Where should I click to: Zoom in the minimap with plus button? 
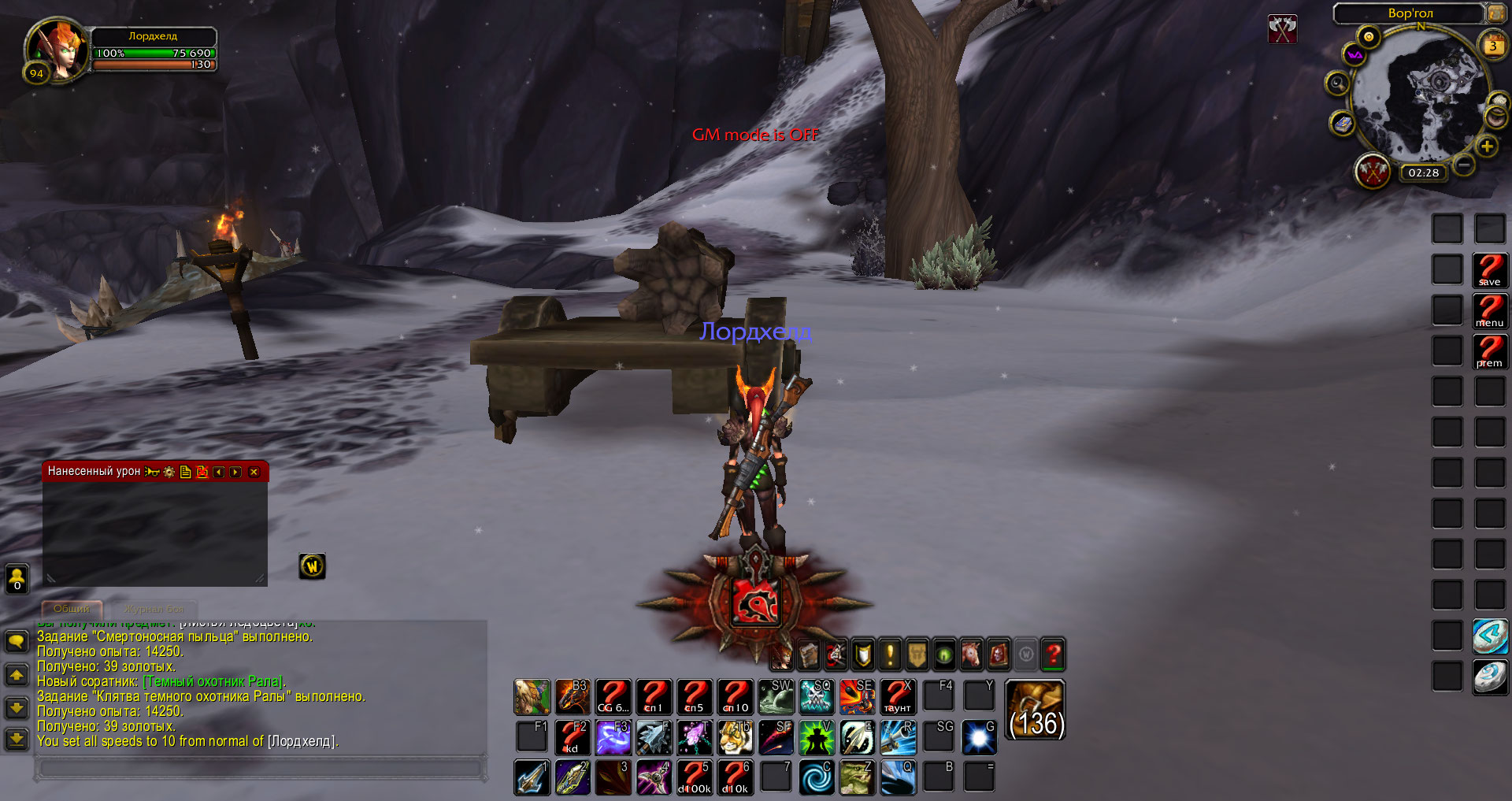click(x=1486, y=146)
